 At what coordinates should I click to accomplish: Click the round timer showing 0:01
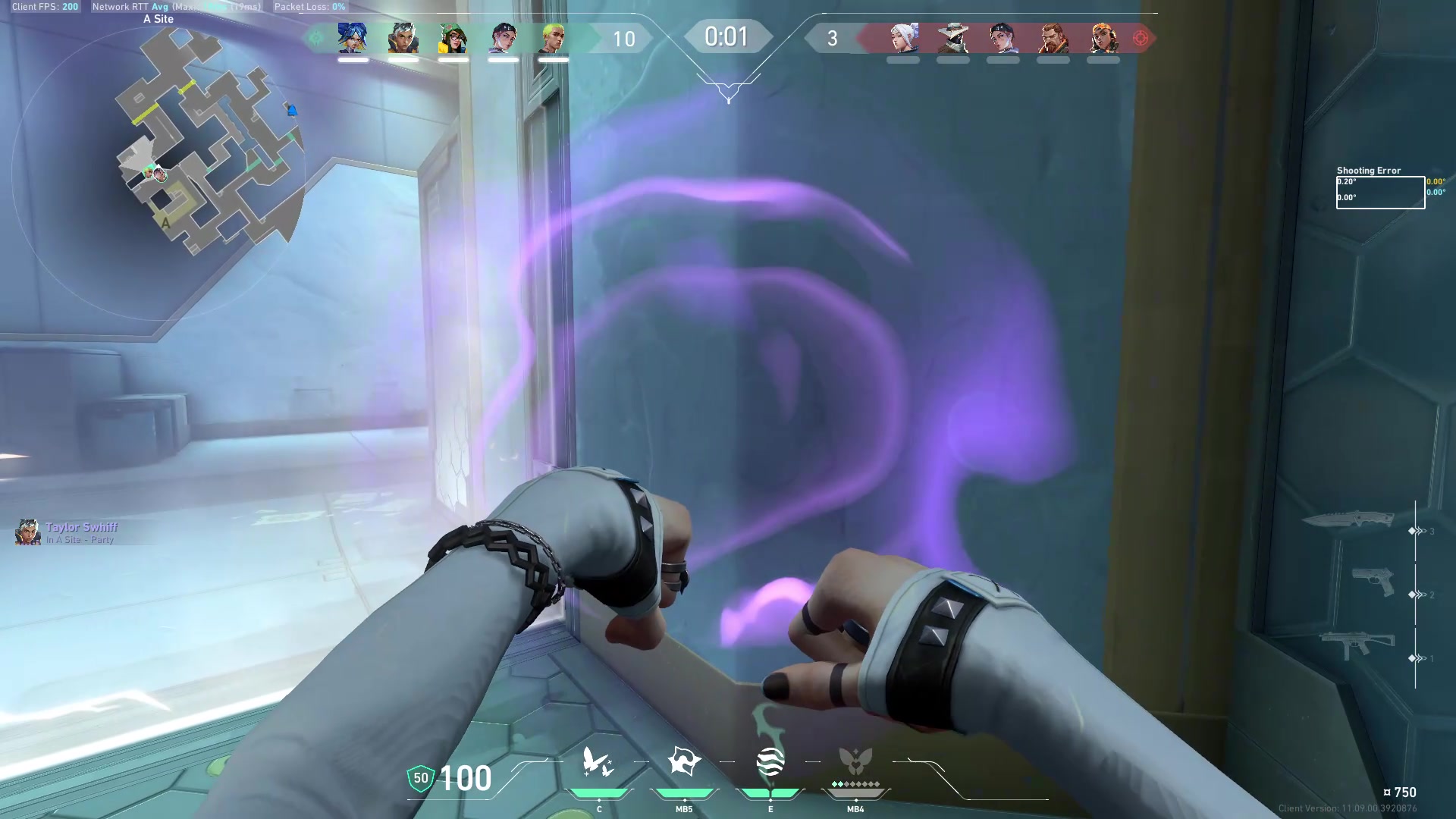tap(727, 36)
